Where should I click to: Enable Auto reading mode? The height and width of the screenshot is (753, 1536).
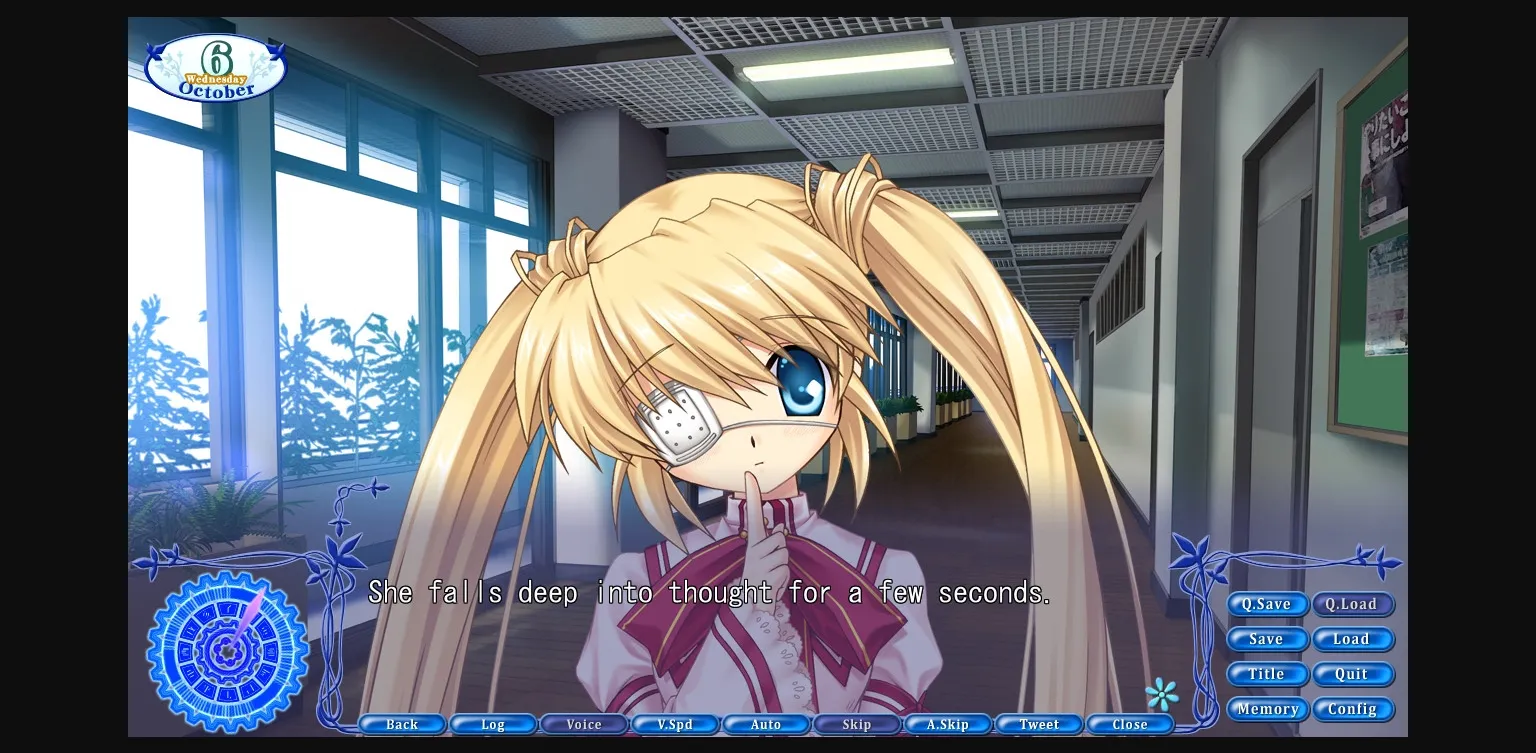(x=766, y=724)
